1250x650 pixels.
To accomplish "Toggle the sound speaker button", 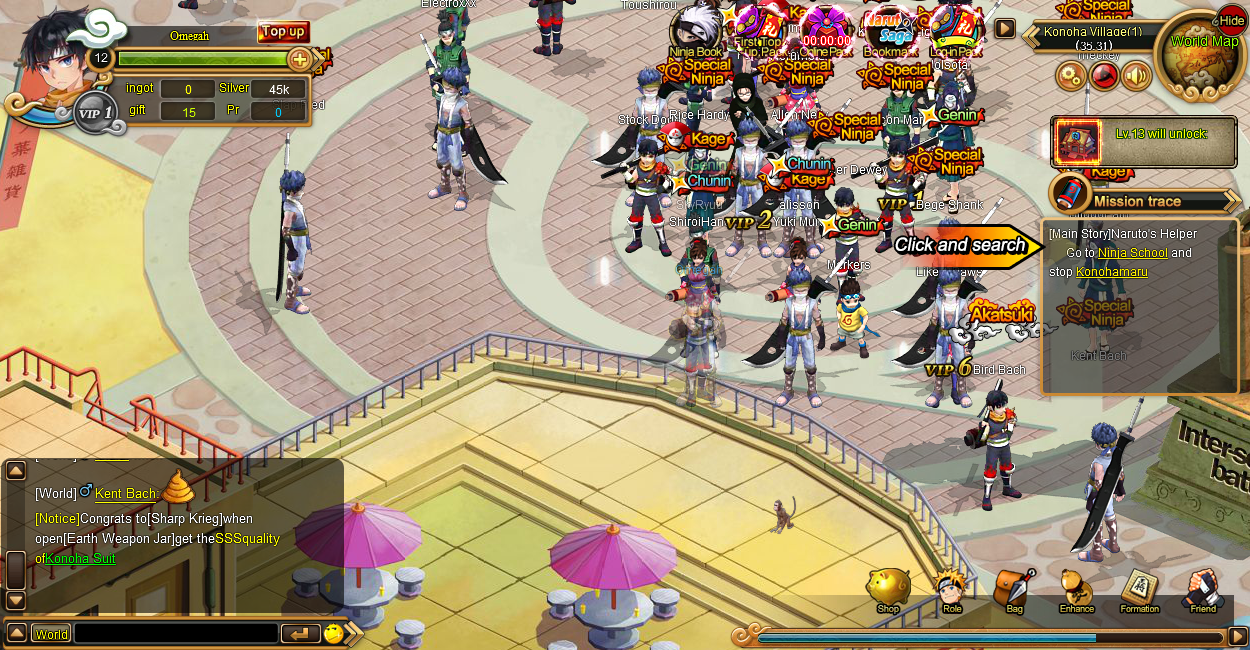I will (1136, 76).
